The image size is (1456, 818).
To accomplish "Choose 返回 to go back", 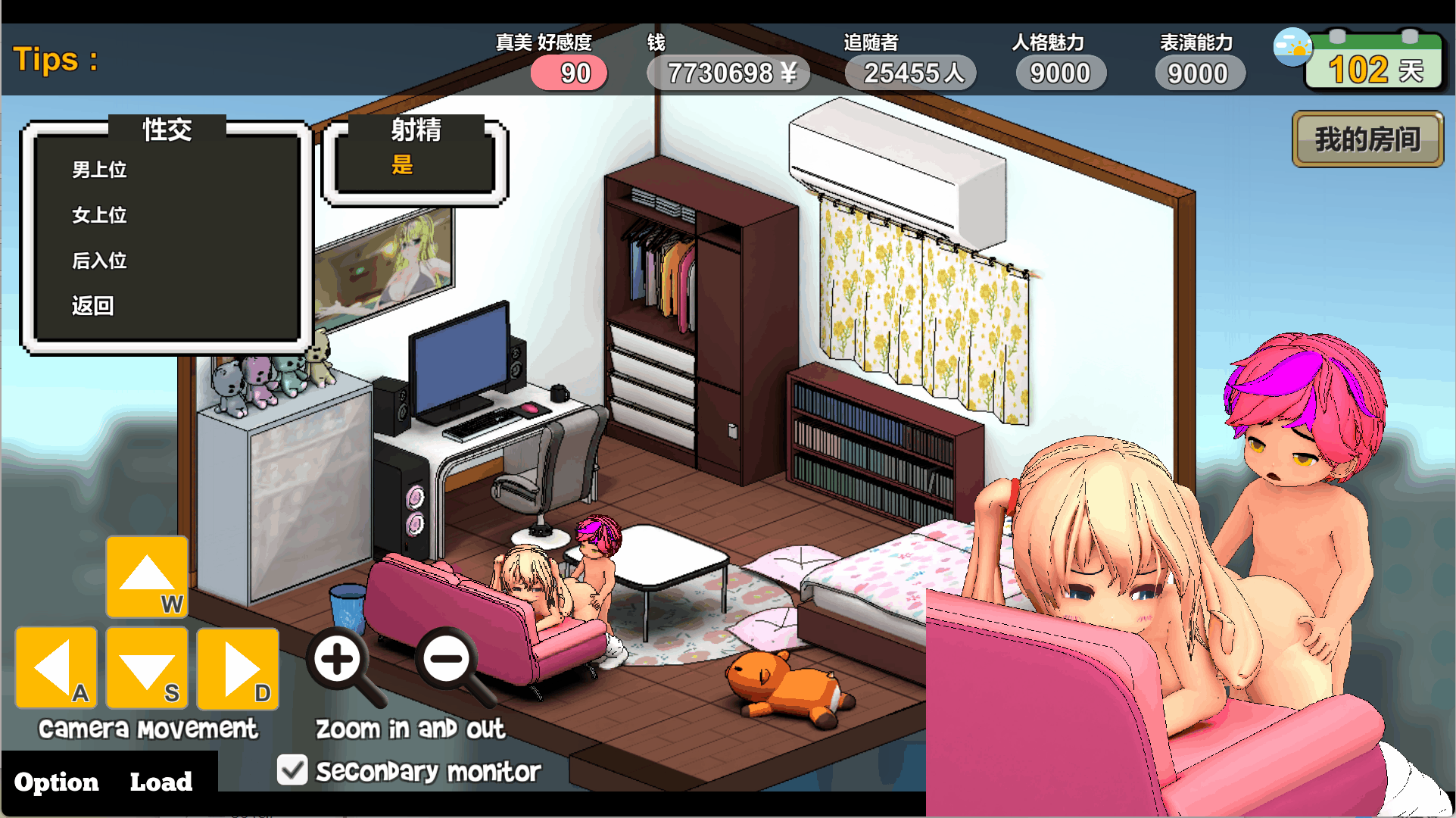I will click(93, 306).
